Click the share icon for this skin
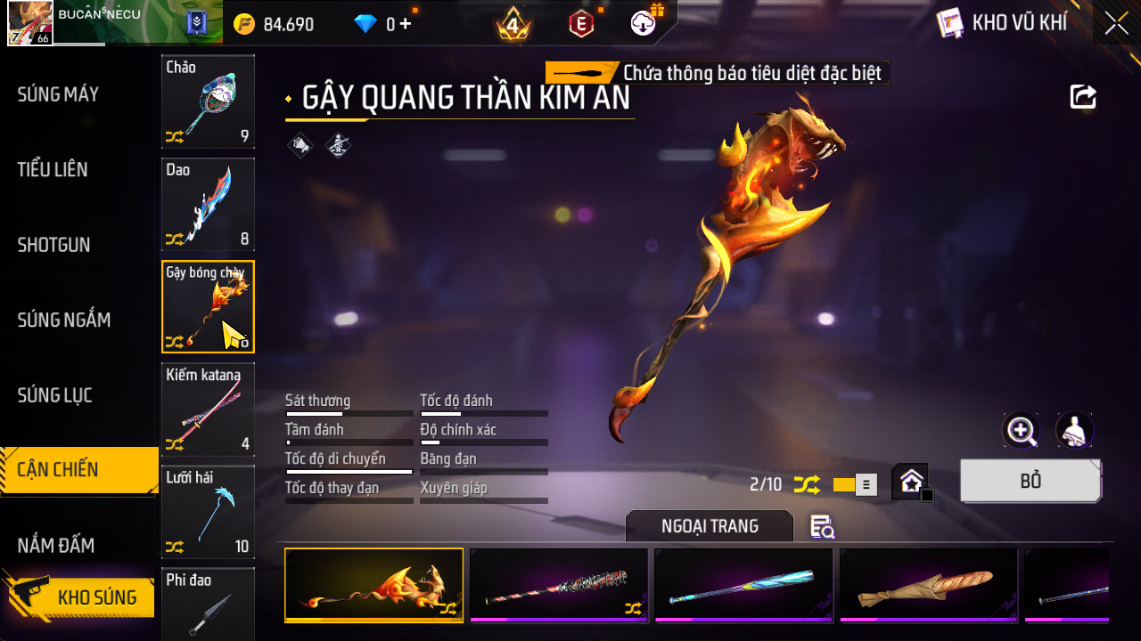Viewport: 1141px width, 641px height. [1083, 97]
